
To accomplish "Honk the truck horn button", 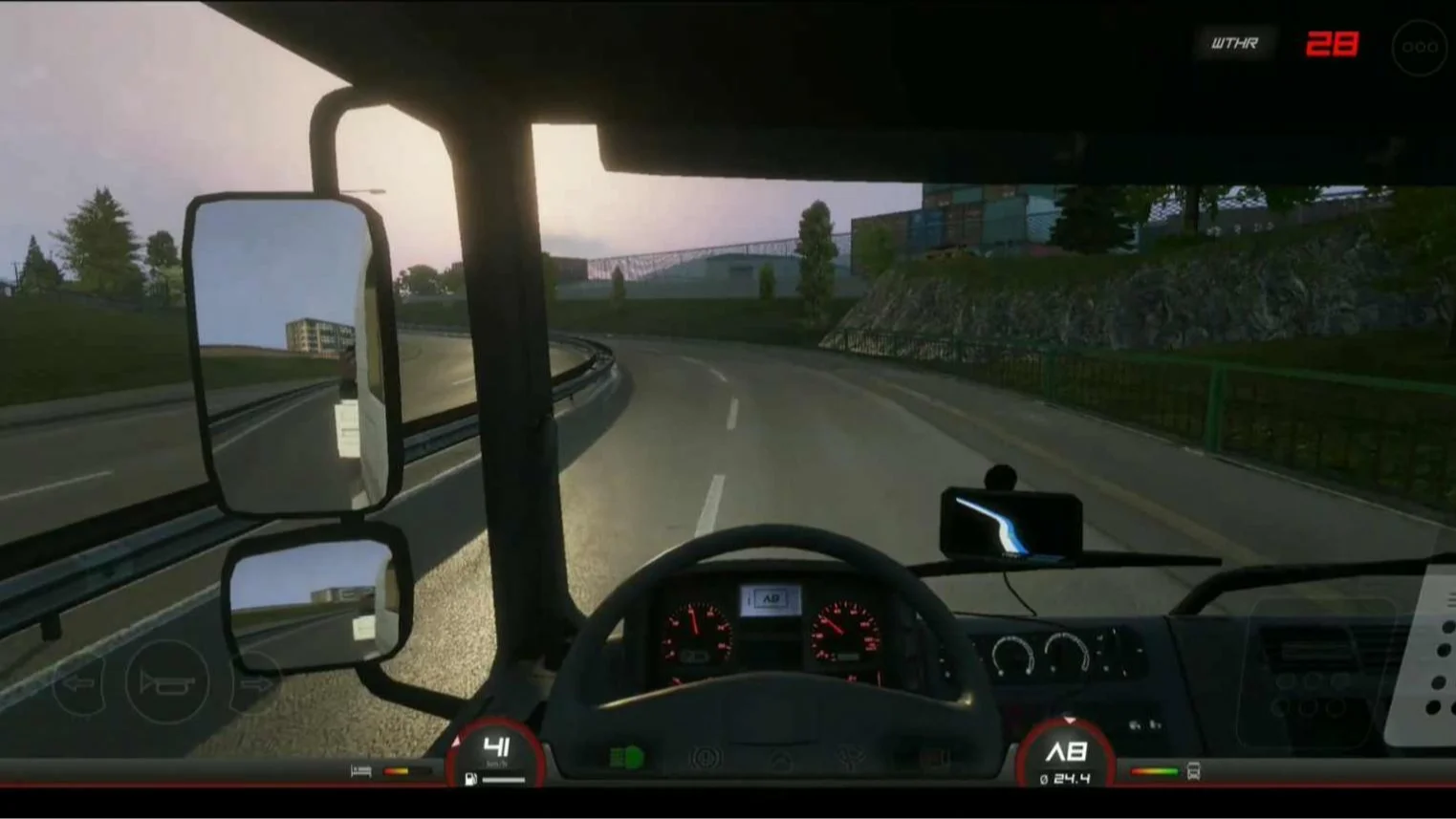I will pos(167,682).
